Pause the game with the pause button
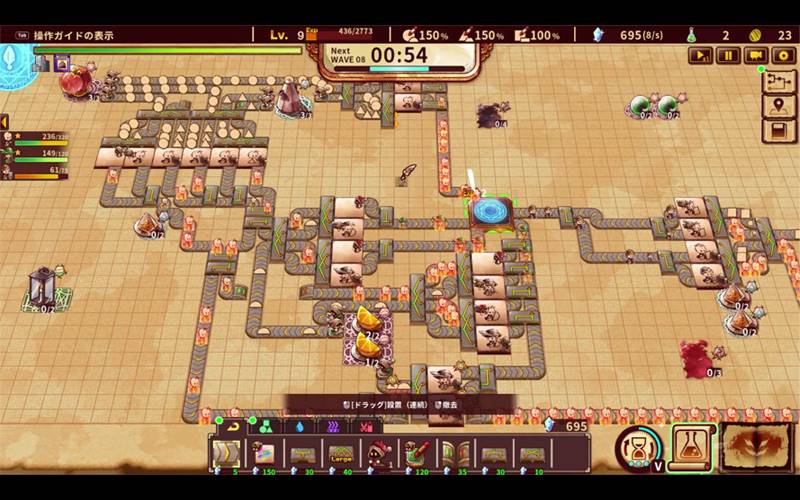Viewport: 800px width, 500px height. 729,56
